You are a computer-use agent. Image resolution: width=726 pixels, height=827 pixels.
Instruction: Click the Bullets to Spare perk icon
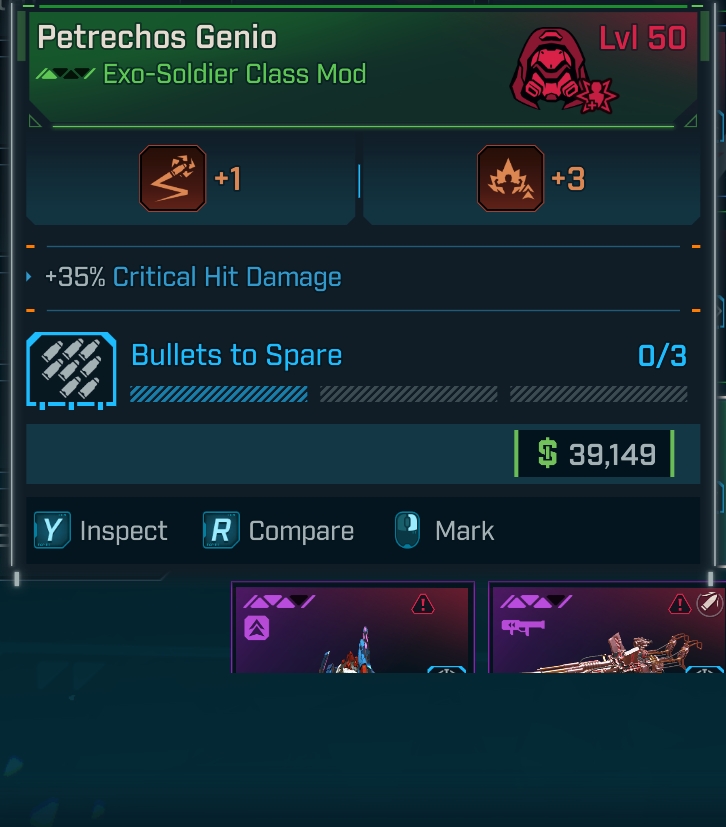[71, 370]
